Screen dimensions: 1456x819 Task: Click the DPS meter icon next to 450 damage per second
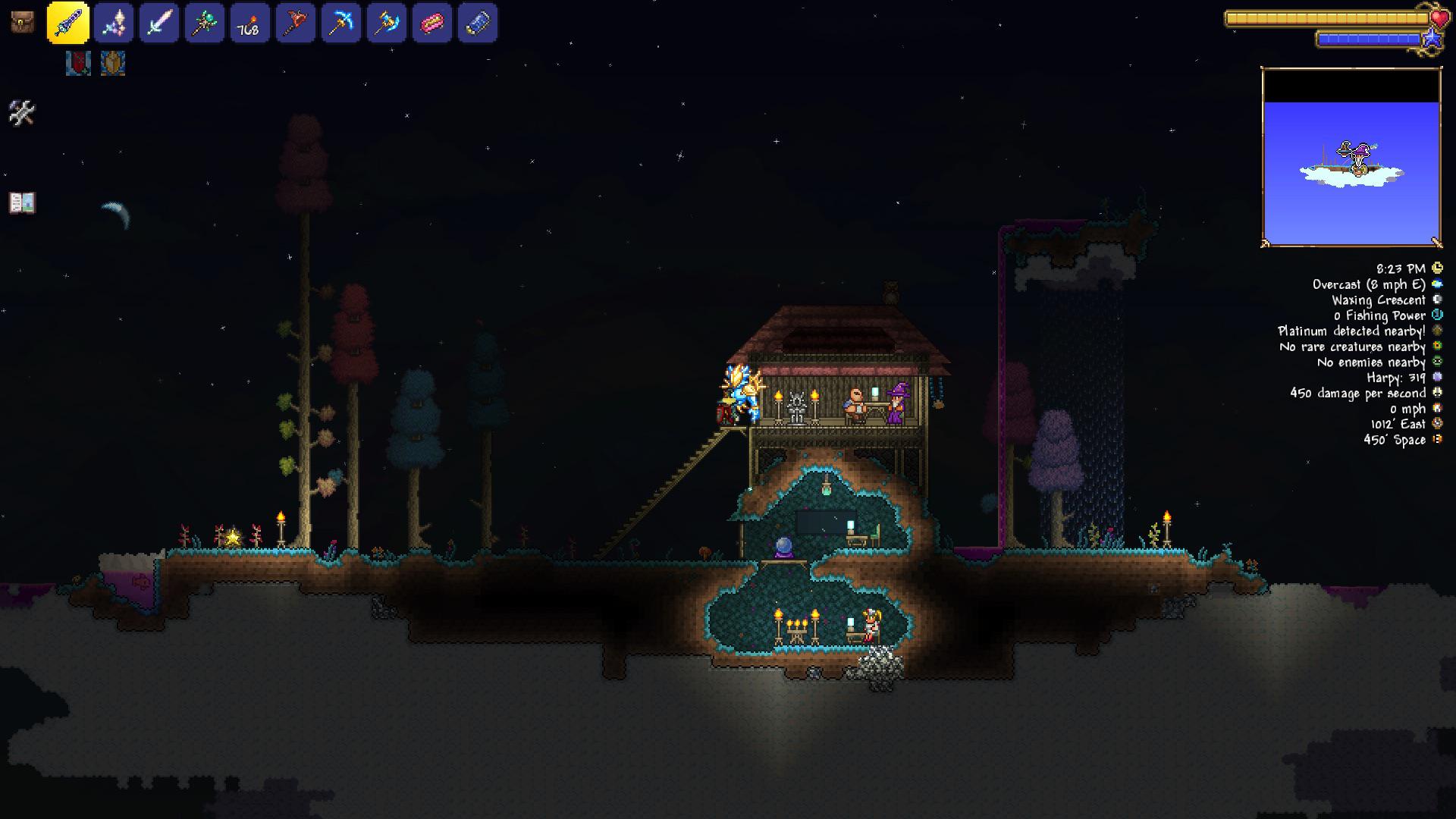[1438, 393]
